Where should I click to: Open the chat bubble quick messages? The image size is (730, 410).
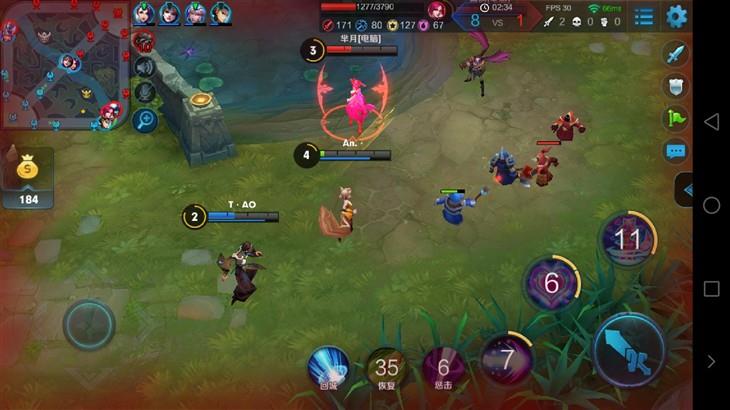pos(676,152)
